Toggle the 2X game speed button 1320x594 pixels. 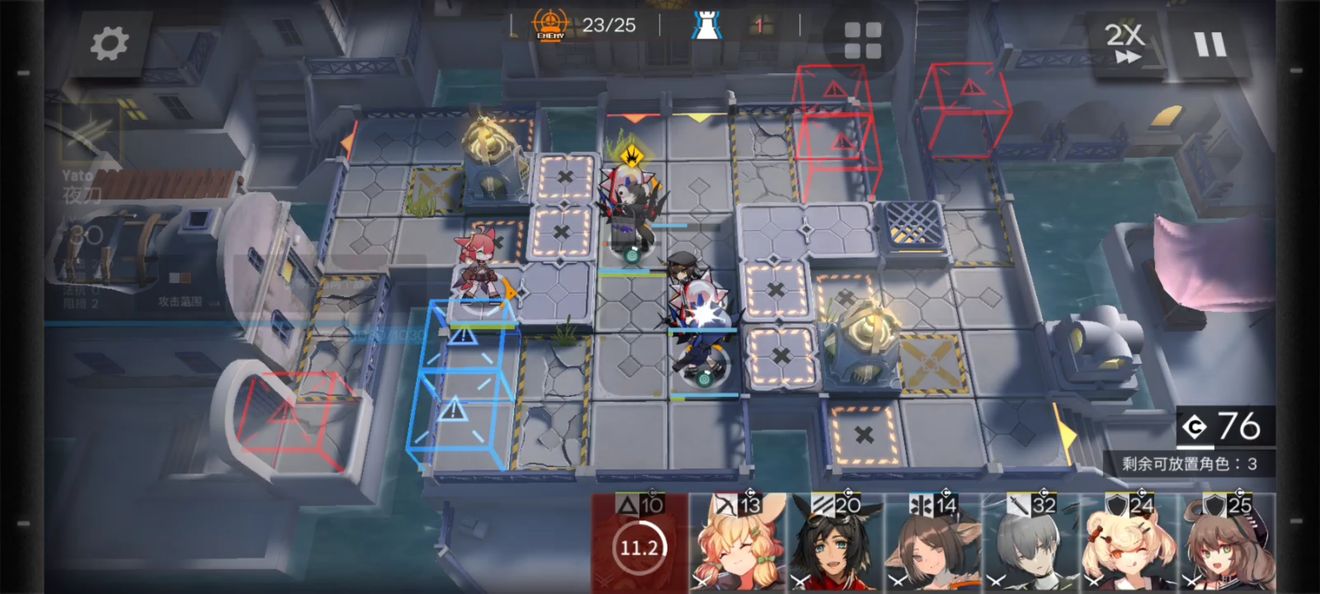tap(1124, 43)
